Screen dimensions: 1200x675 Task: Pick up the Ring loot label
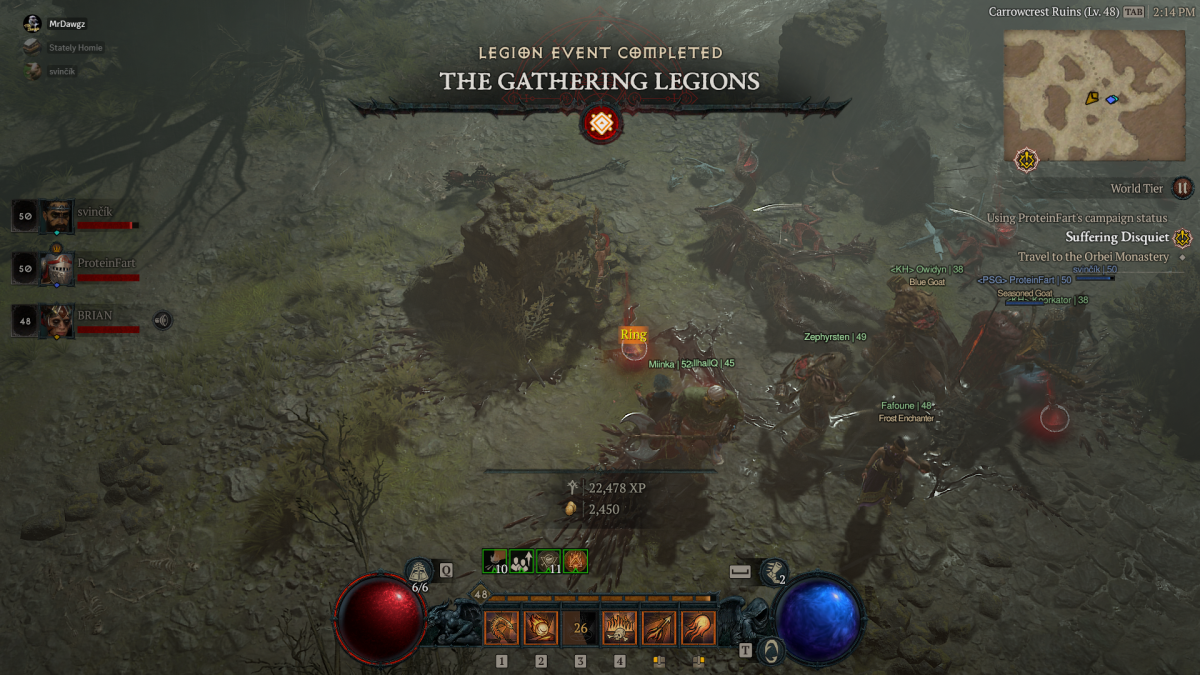[633, 334]
